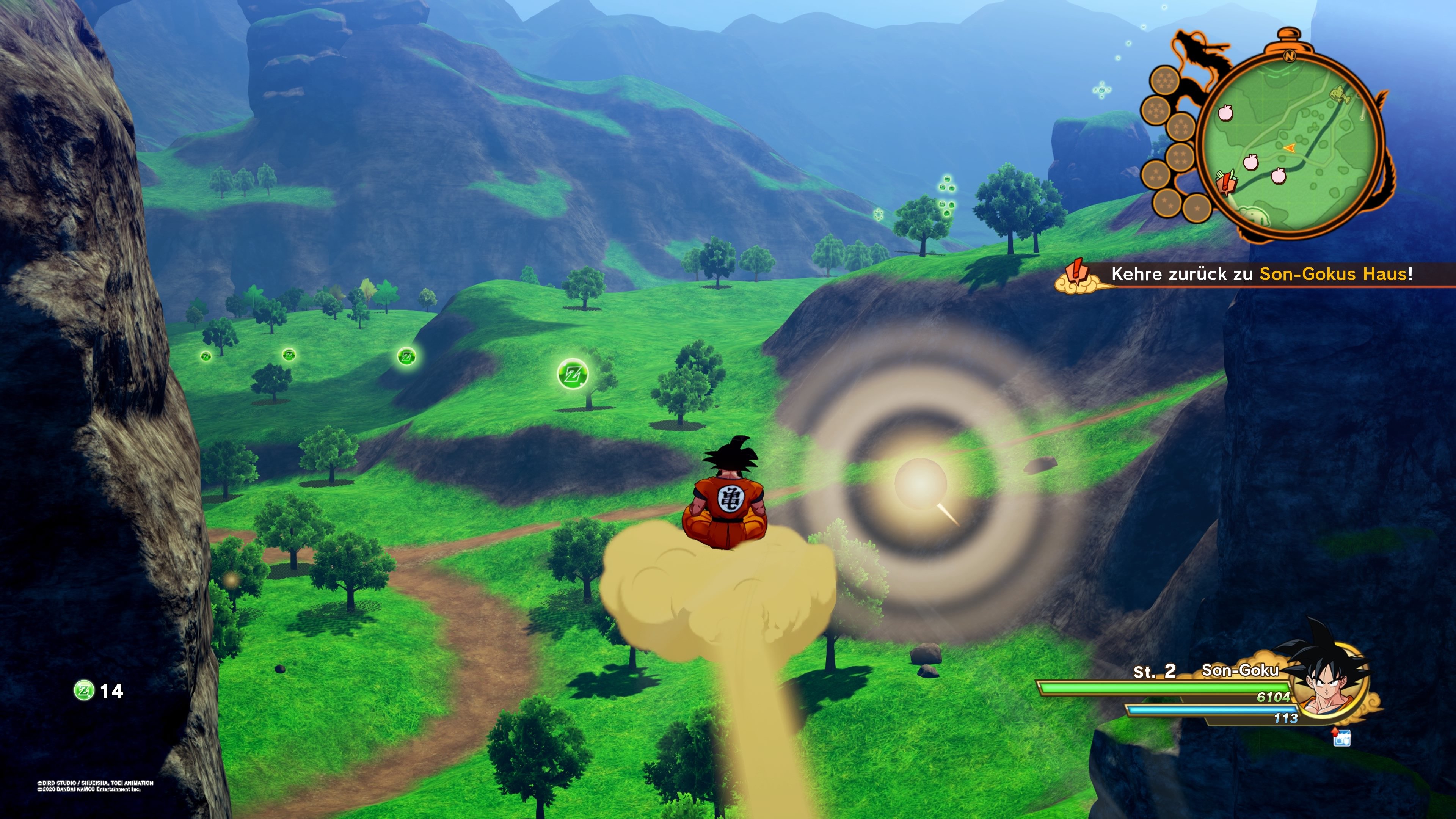Click the north compass indicator on the radar
This screenshot has width=1456, height=819.
pos(1289,56)
